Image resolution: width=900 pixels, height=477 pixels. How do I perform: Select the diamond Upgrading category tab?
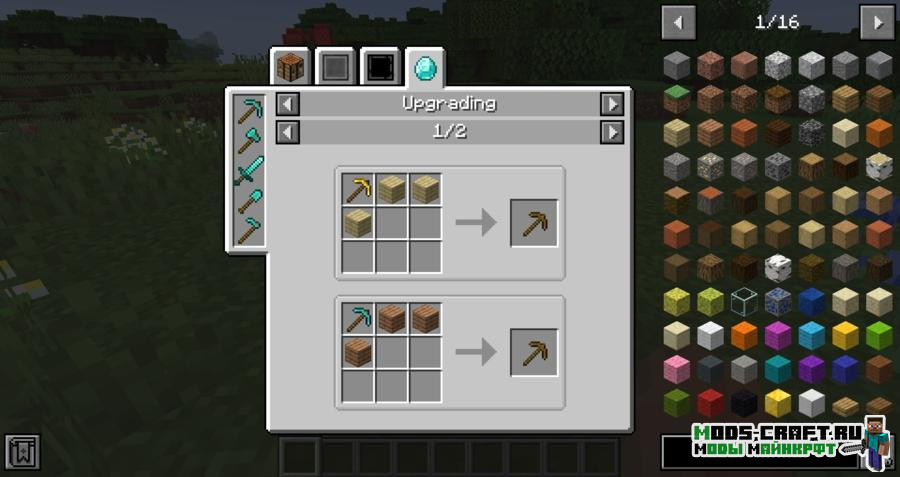(427, 68)
